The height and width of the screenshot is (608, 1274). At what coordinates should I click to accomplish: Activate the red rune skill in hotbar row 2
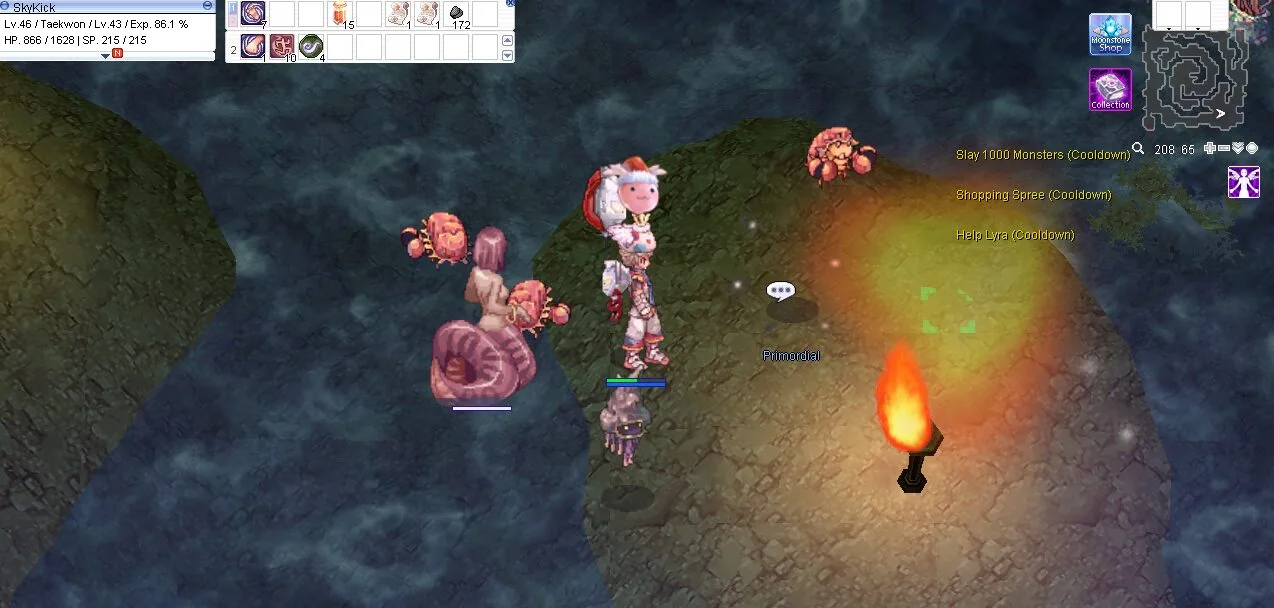tap(282, 47)
